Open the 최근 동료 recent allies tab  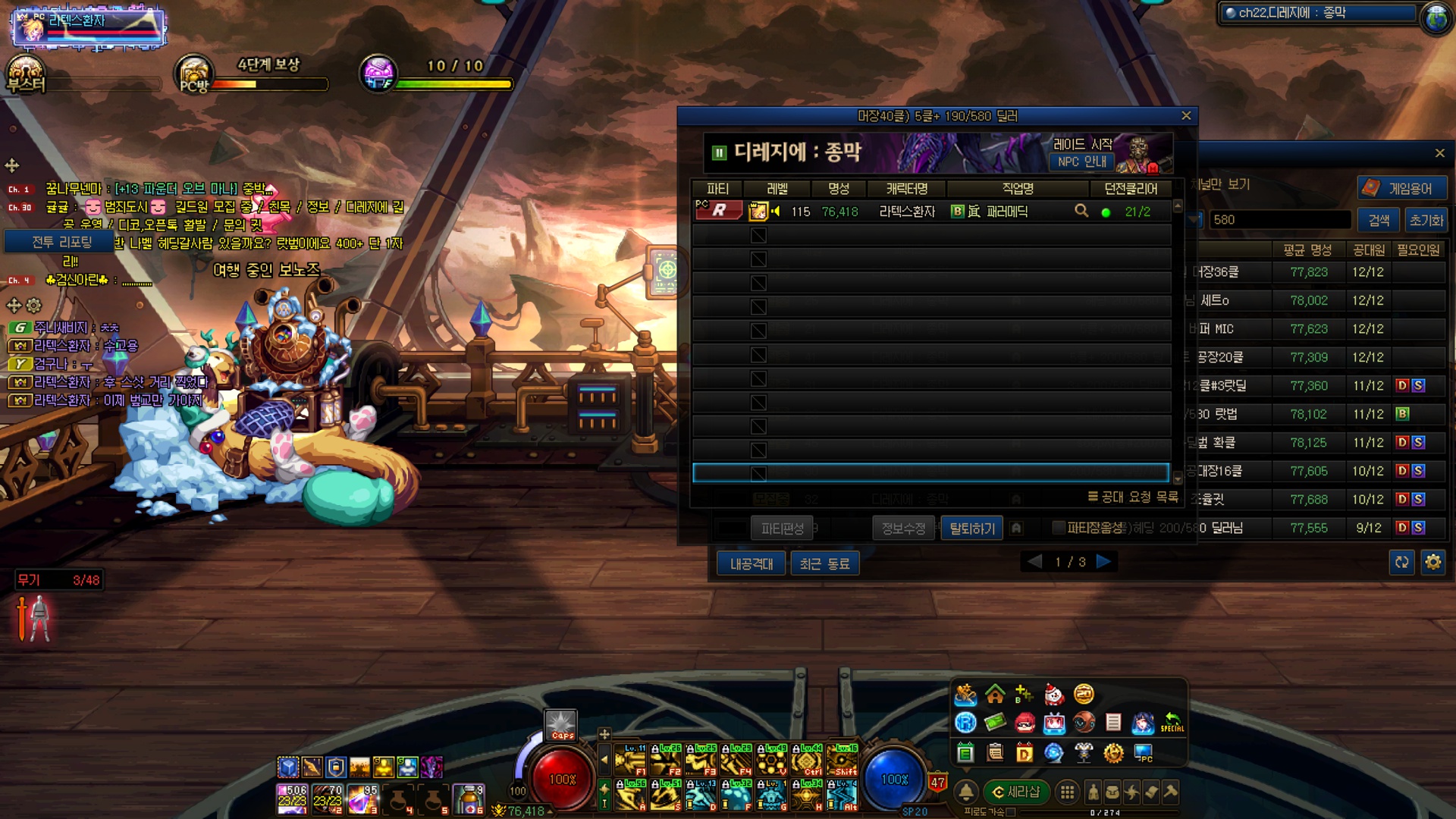(824, 563)
